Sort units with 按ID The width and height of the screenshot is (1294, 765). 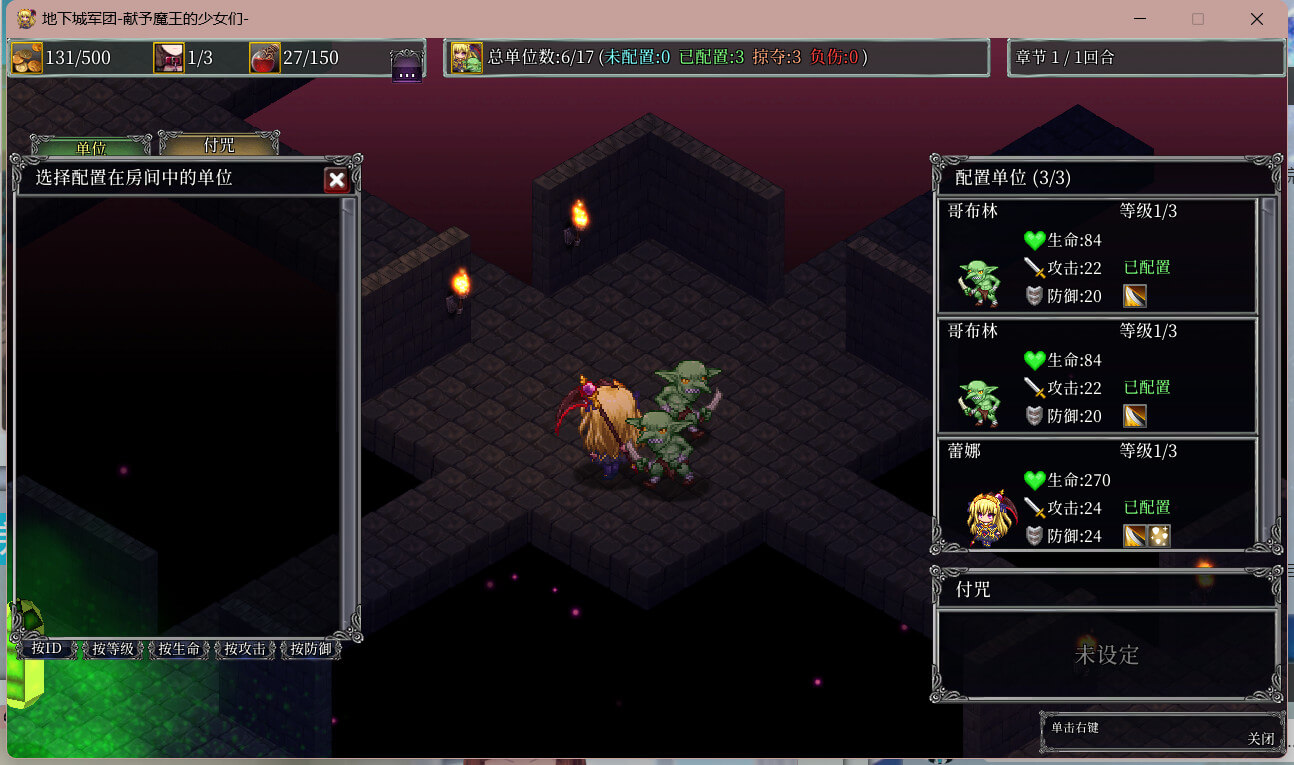(47, 649)
